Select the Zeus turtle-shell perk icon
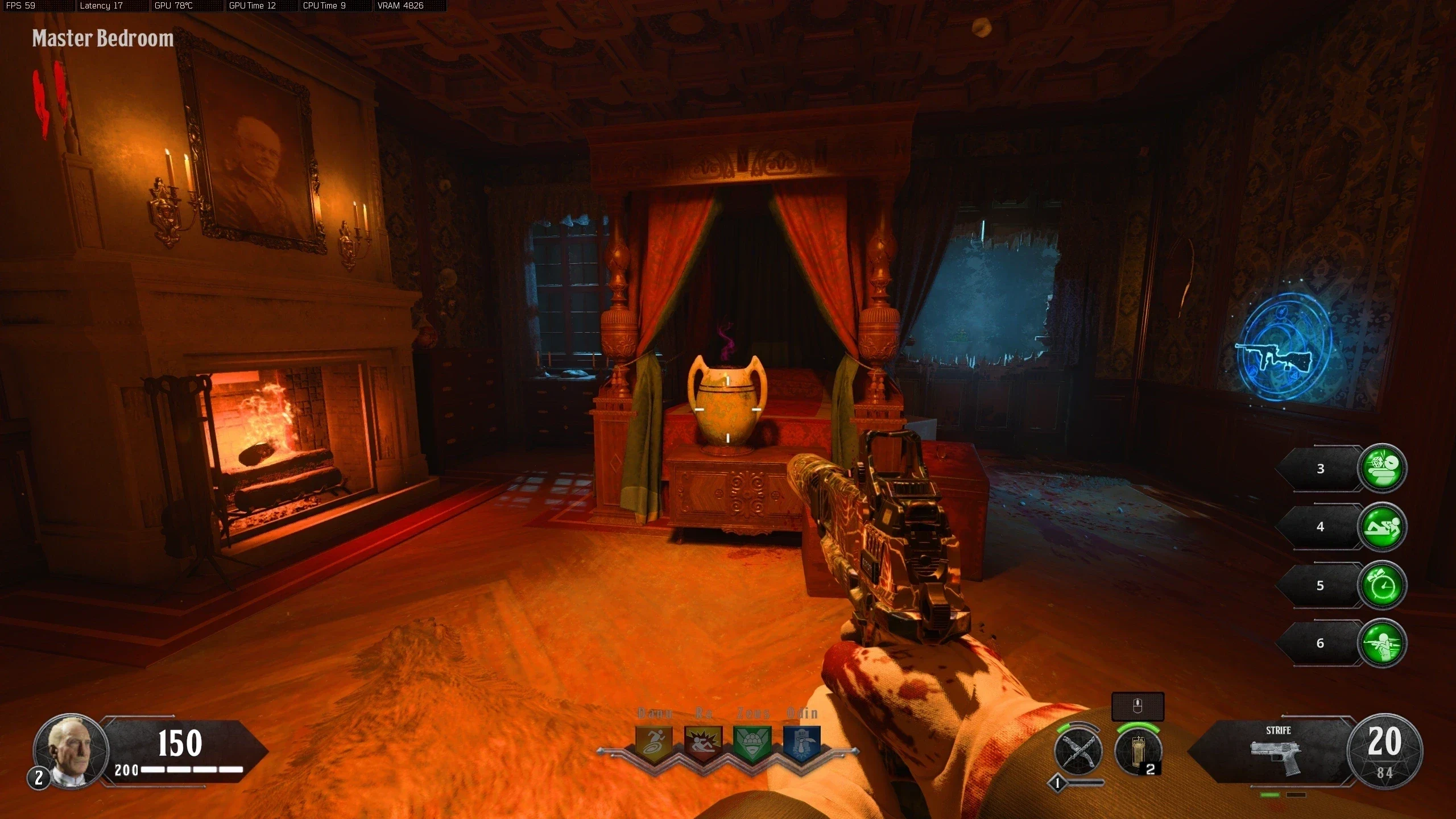Viewport: 1456px width, 819px height. [x=752, y=742]
